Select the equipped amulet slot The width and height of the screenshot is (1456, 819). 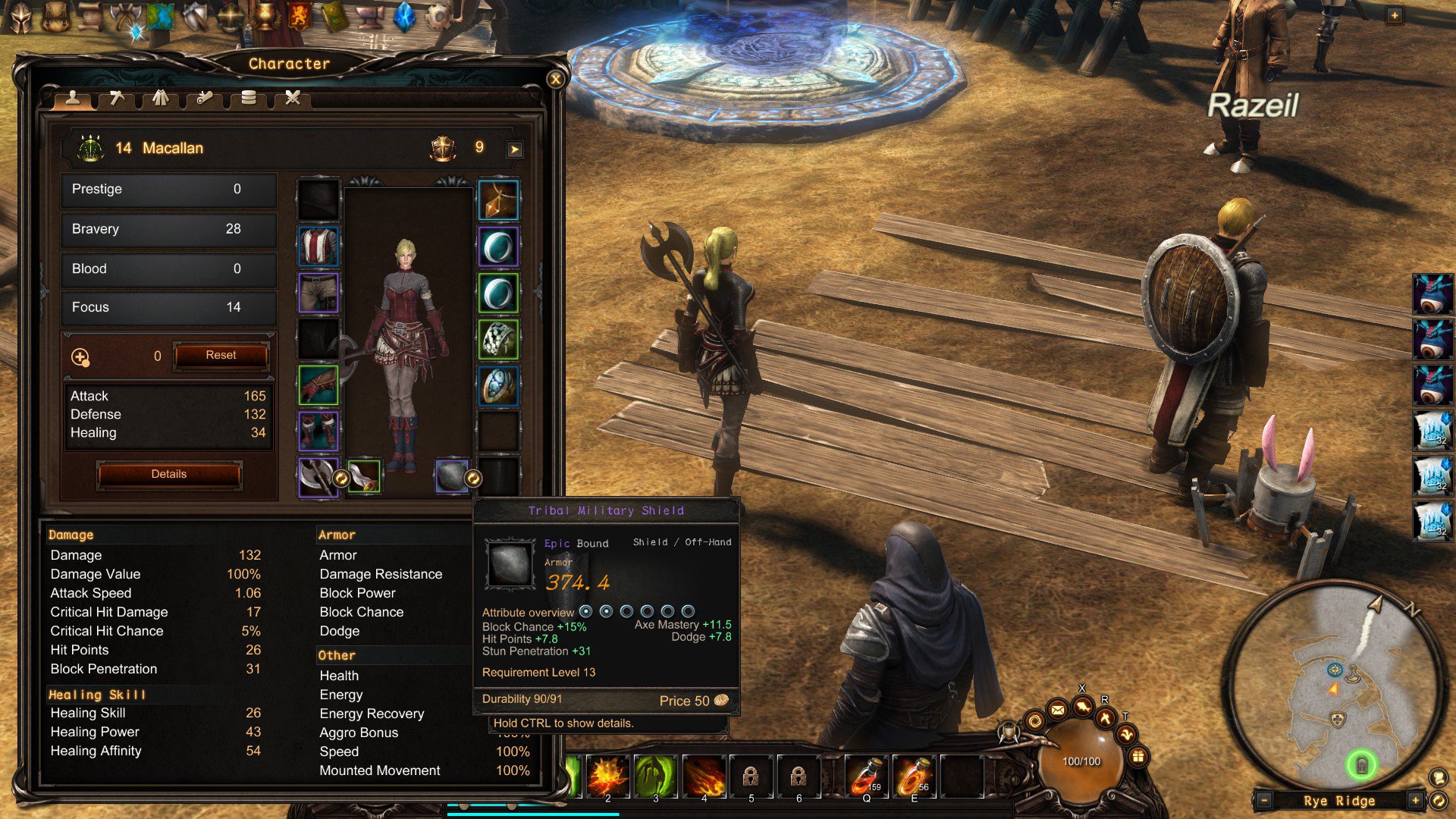[x=498, y=200]
